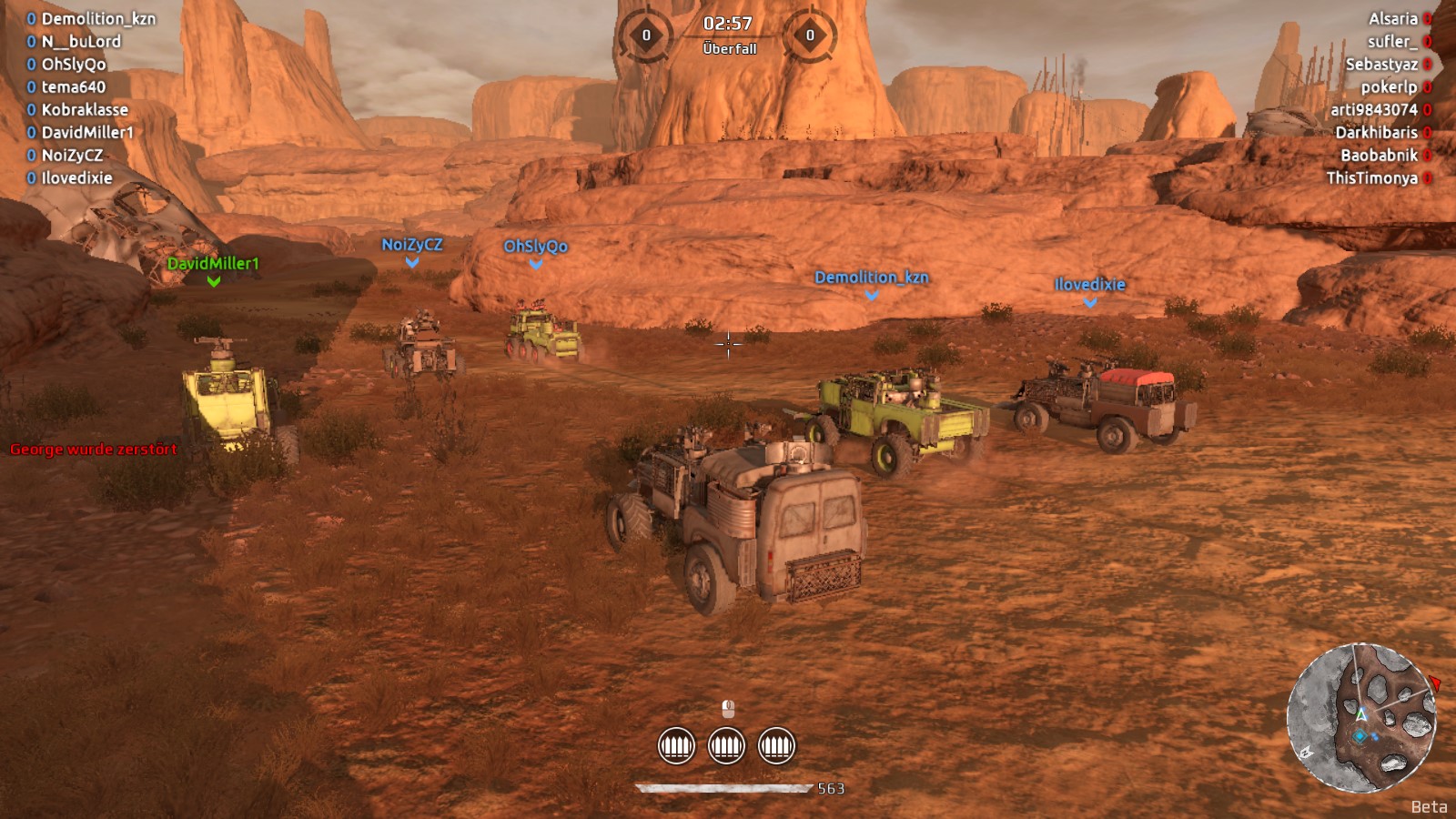Choose Alsaria in the enemy list
This screenshot has width=1456, height=819.
click(x=1392, y=19)
